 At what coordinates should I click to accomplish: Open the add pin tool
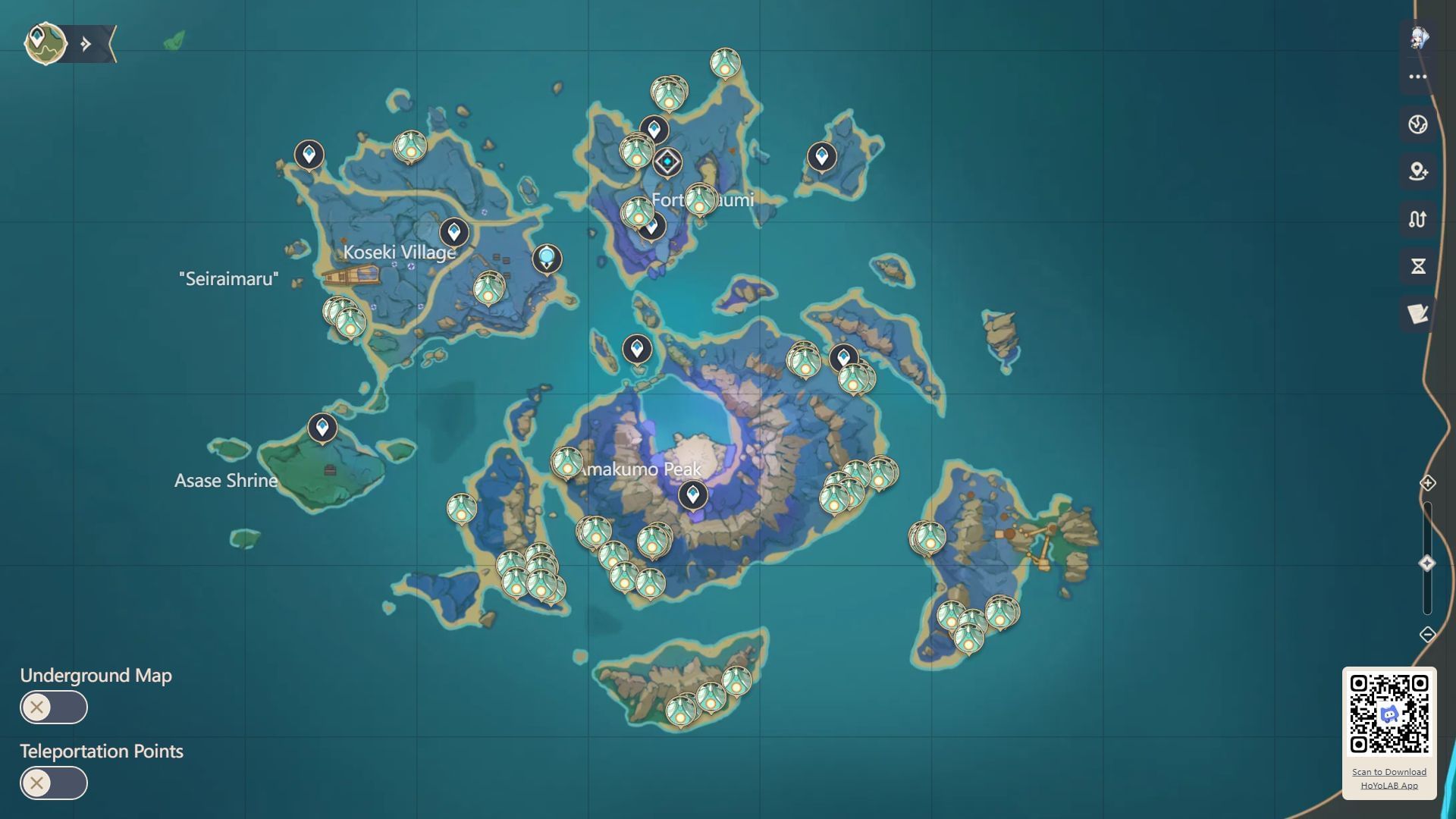pyautogui.click(x=1418, y=172)
